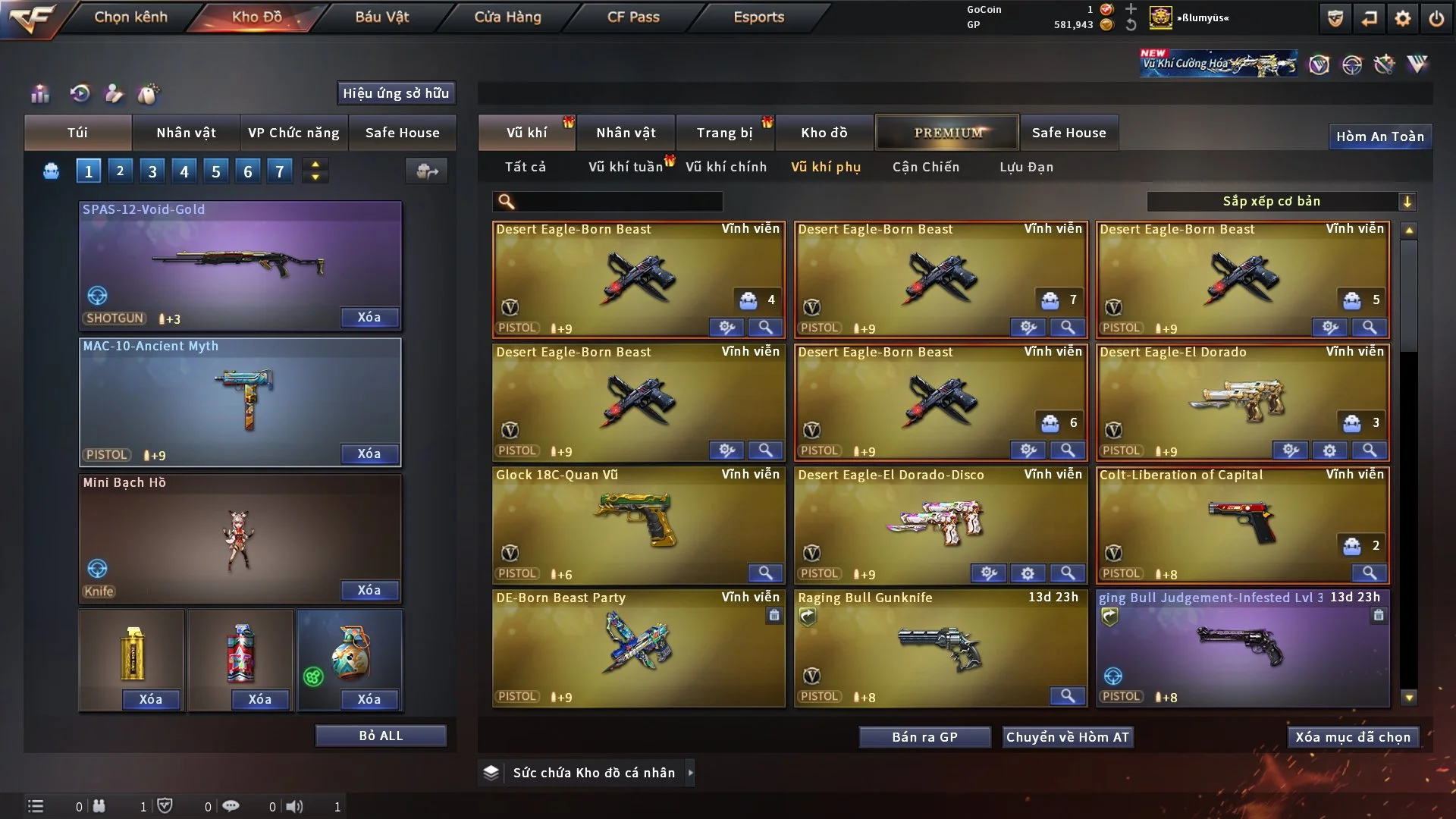Remove the SPAS-12-Void-Gold with Xóa
The image size is (1456, 819).
point(369,318)
